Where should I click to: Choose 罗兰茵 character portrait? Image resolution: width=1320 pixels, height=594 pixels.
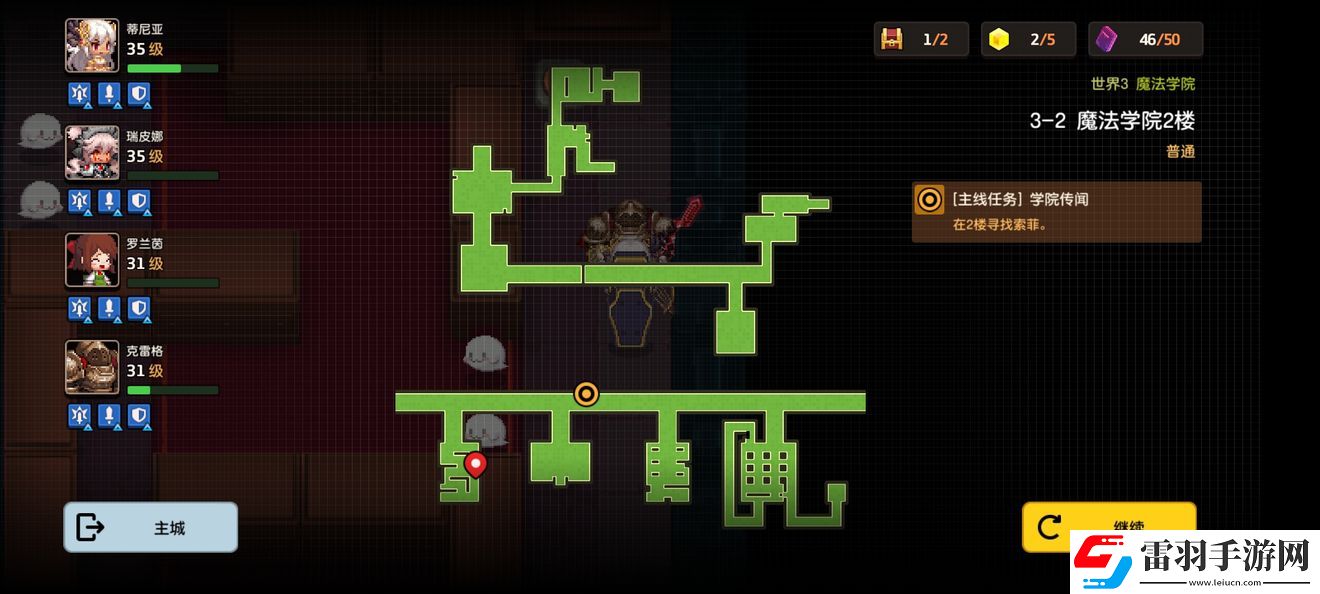tap(92, 260)
